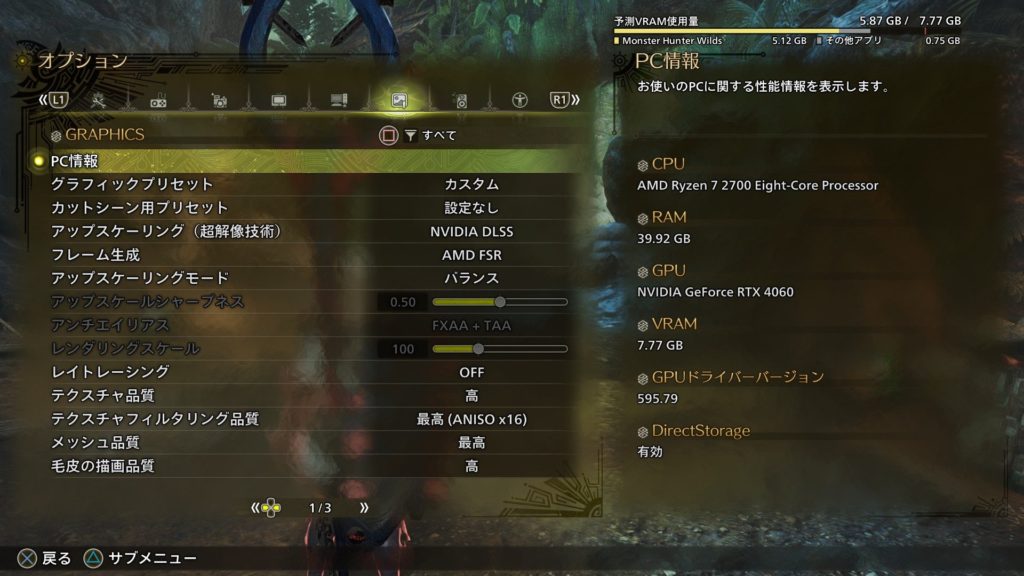
Task: Go to the next settings page arrow
Action: point(363,508)
